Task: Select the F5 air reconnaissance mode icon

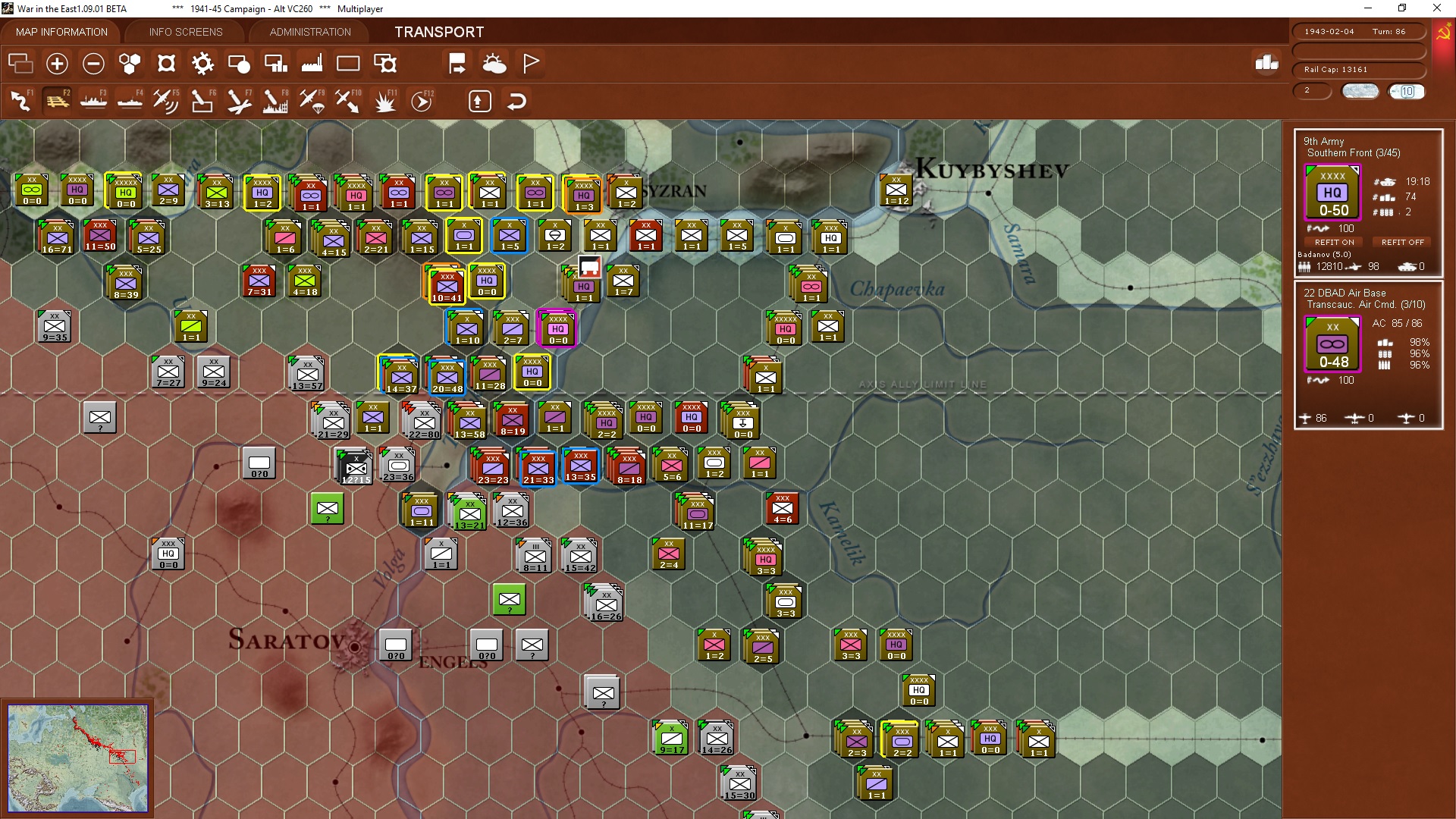Action: point(166,100)
